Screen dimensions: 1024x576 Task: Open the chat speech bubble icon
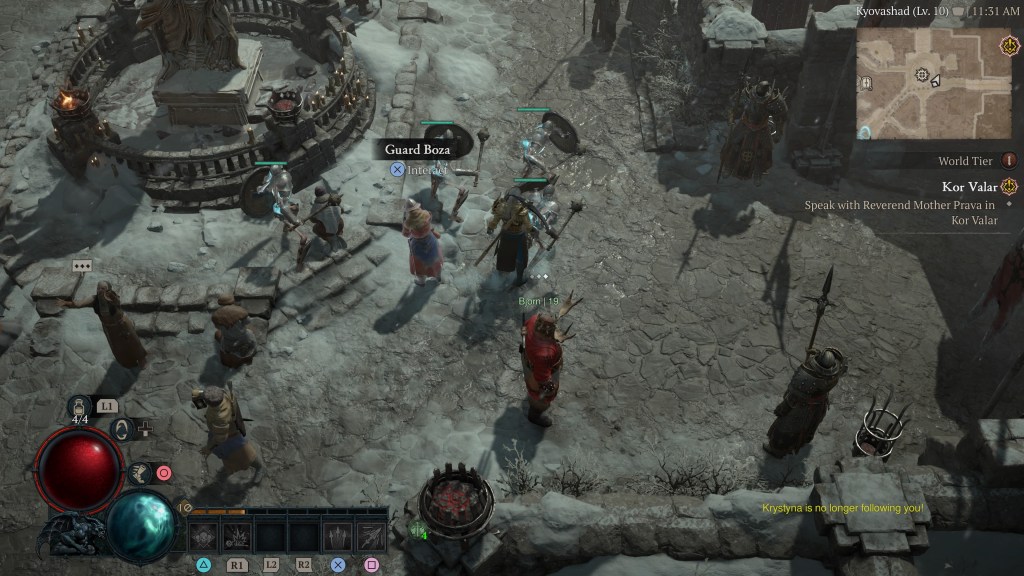[82, 266]
